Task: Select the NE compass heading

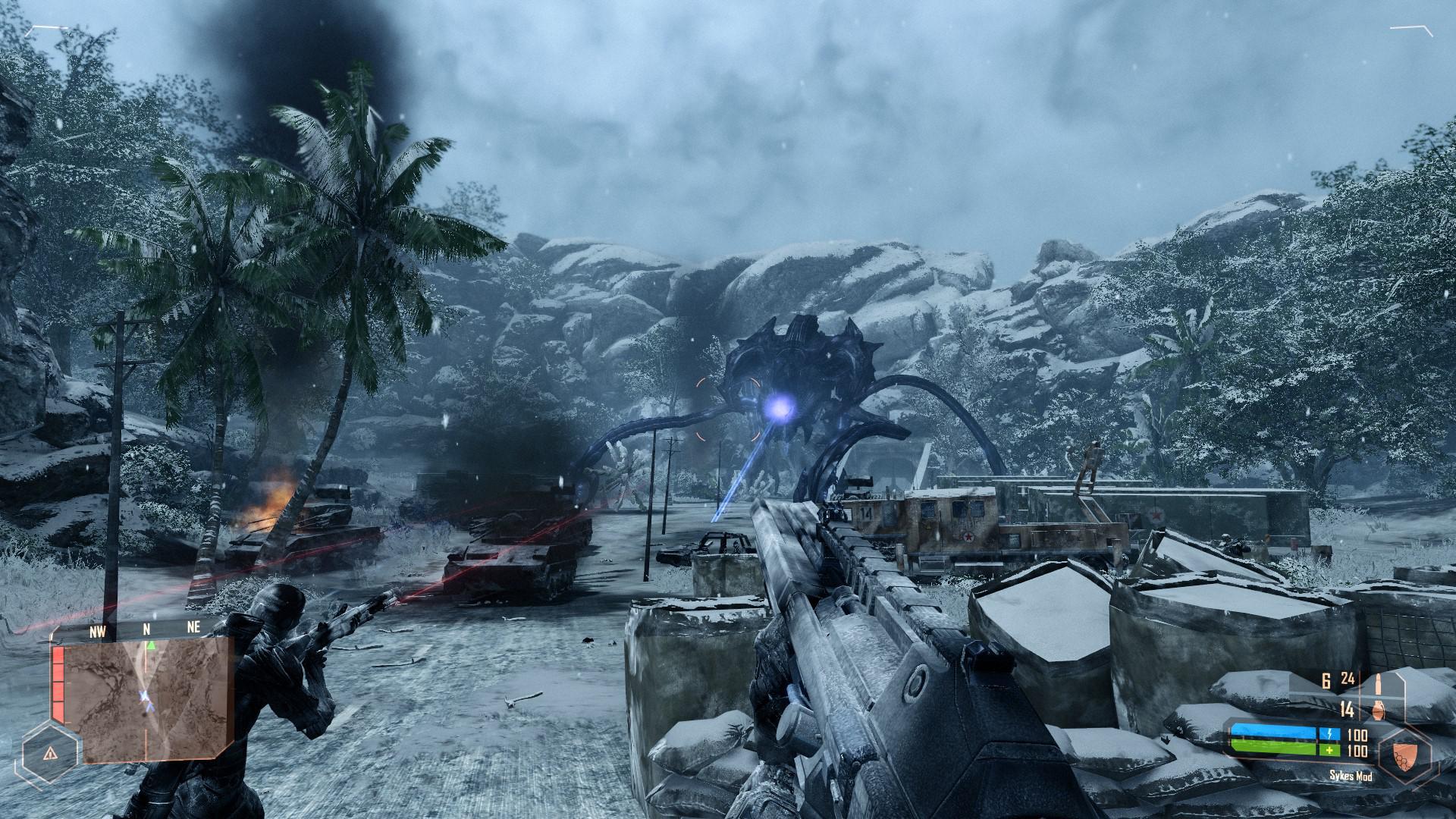Action: click(193, 627)
